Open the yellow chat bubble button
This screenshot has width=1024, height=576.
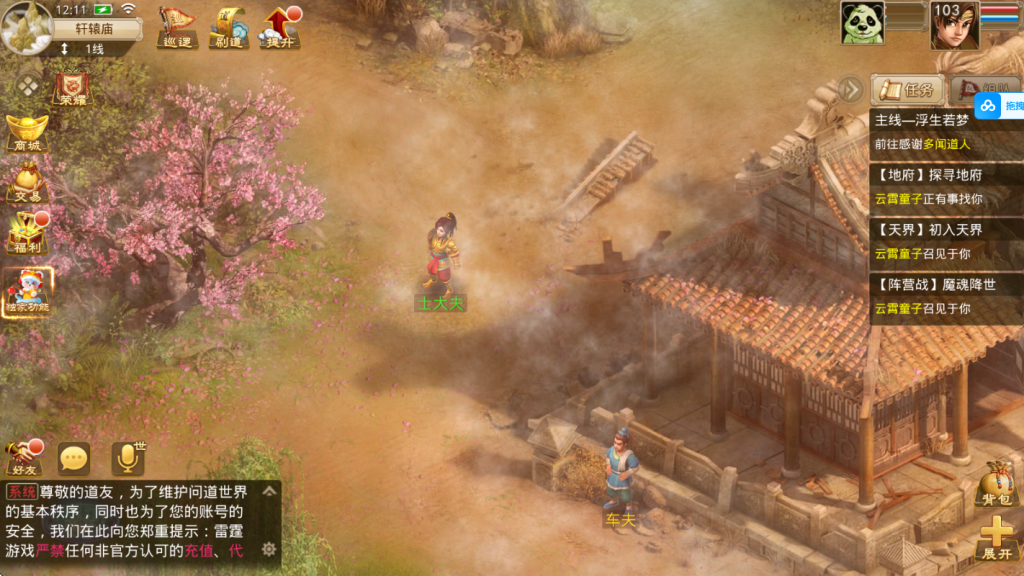pyautogui.click(x=74, y=459)
